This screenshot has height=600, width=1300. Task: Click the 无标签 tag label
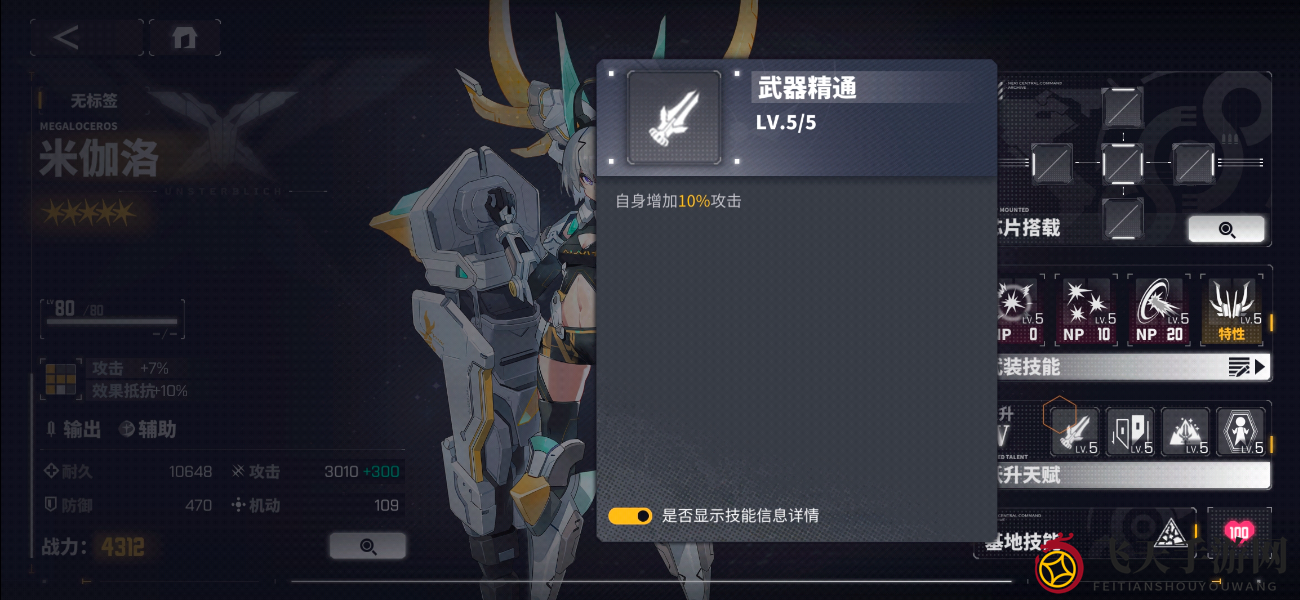point(93,100)
